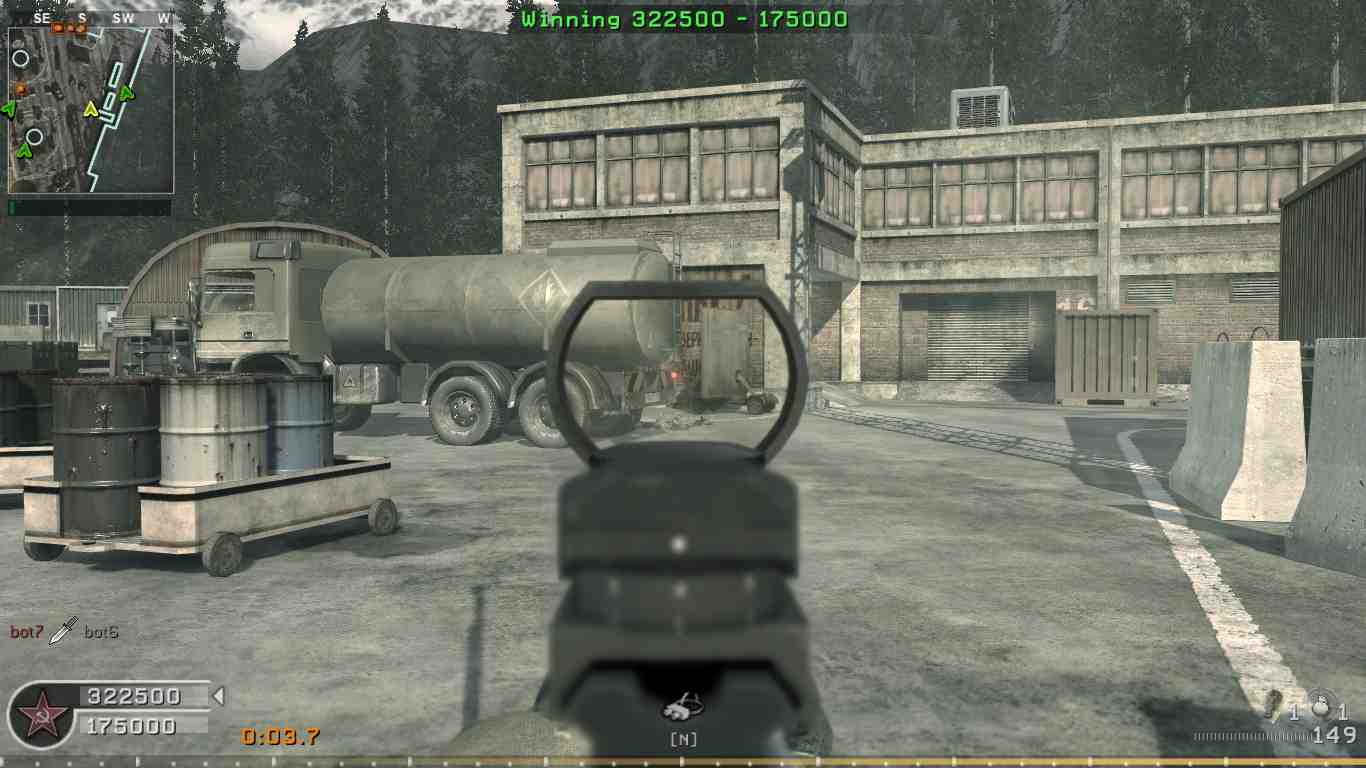
Task: Select the yellow player arrow on the minimap
Action: (x=91, y=109)
